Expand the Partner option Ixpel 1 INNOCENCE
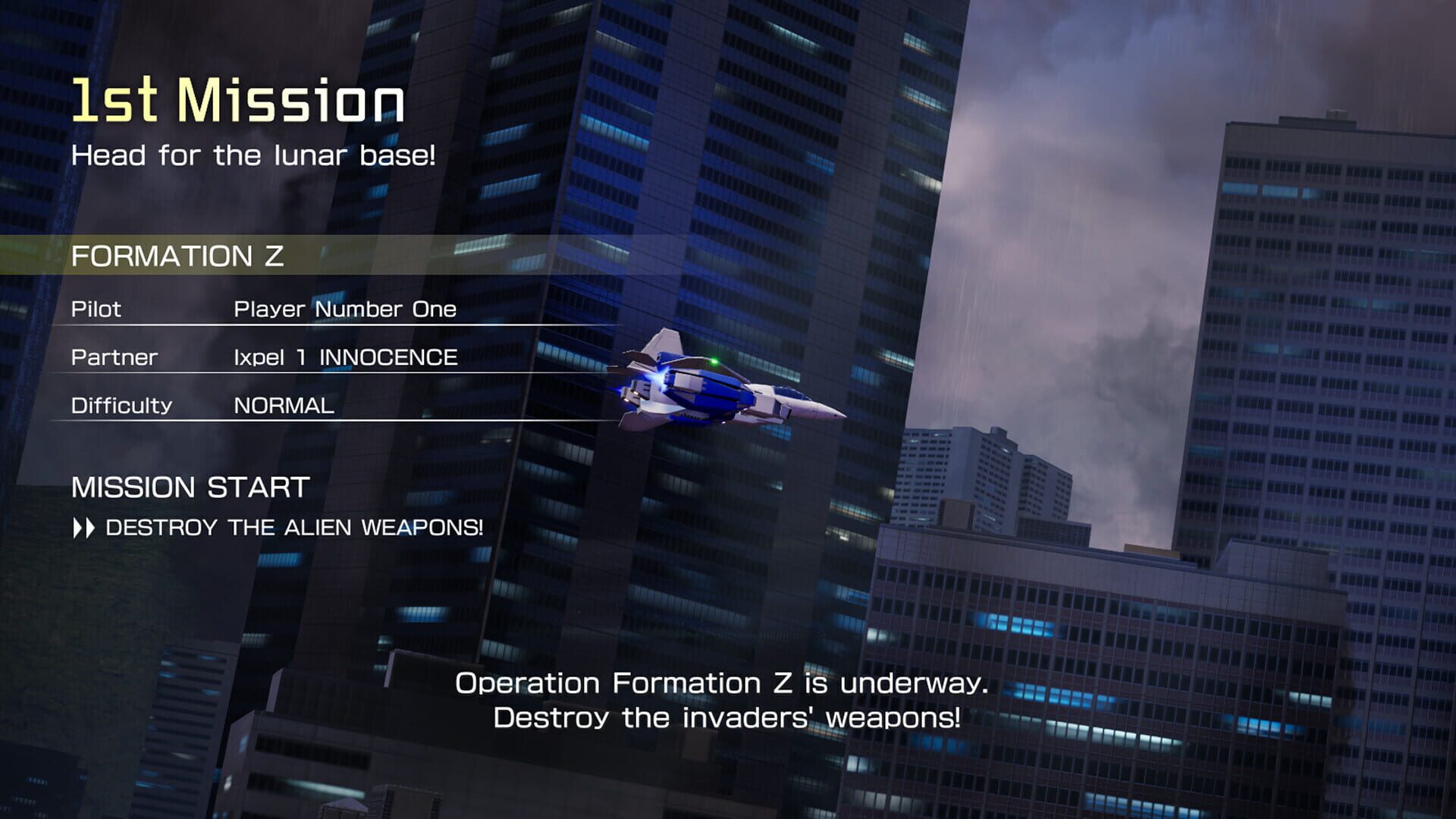Image resolution: width=1456 pixels, height=819 pixels. [x=346, y=356]
